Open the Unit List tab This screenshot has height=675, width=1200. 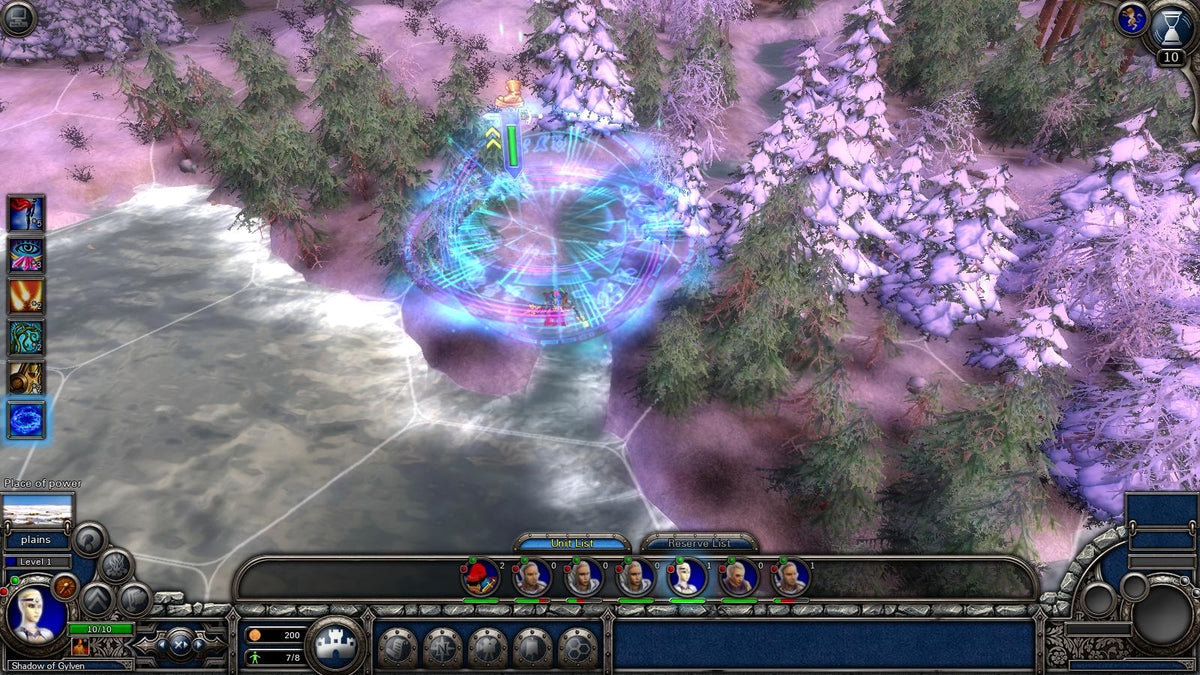coord(572,543)
